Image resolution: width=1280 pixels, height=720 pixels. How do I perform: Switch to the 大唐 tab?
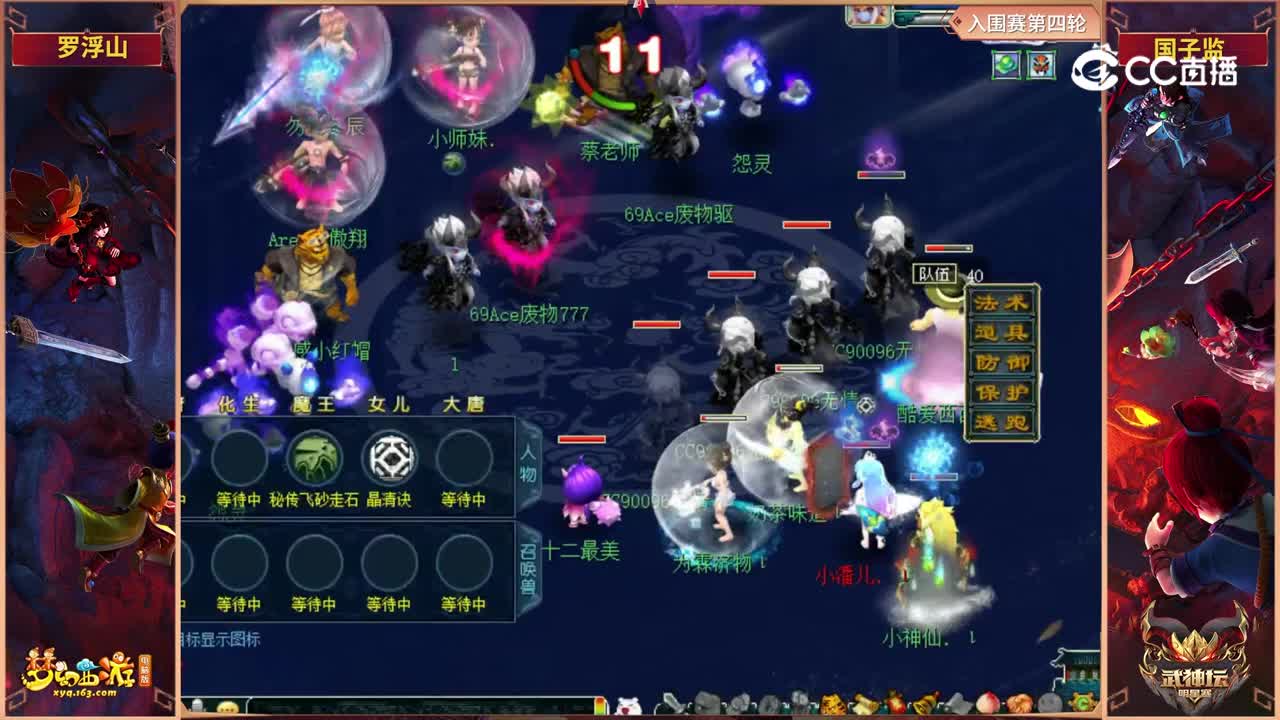(464, 403)
